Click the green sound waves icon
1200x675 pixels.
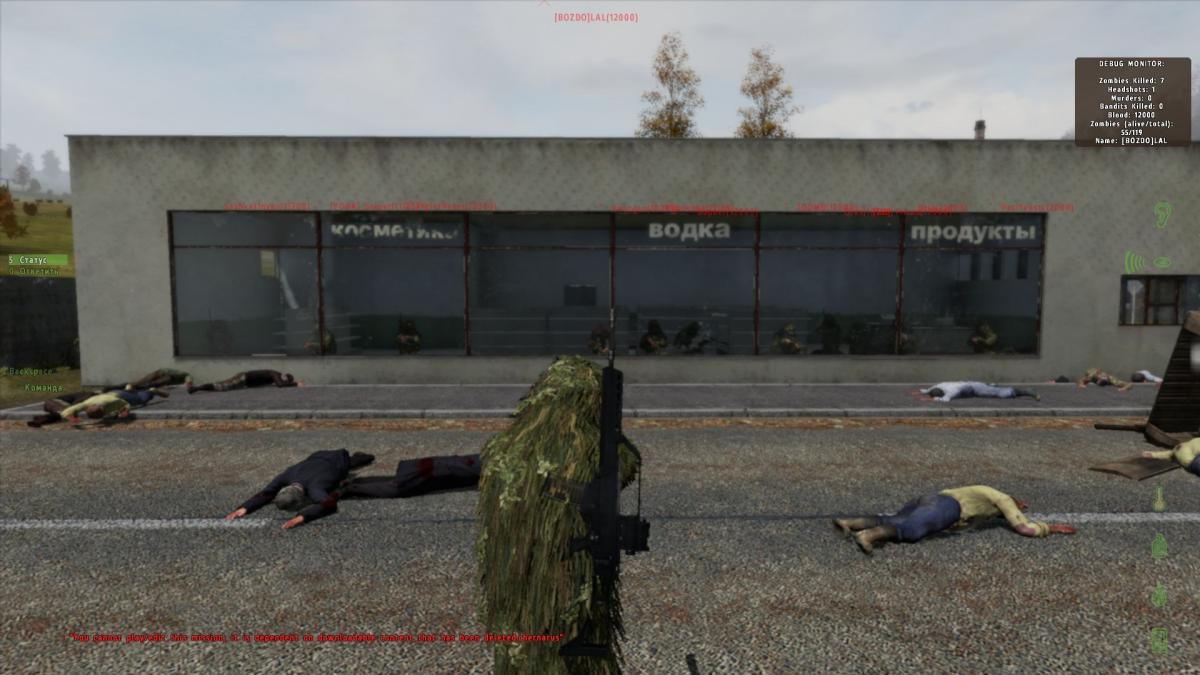(x=1133, y=262)
